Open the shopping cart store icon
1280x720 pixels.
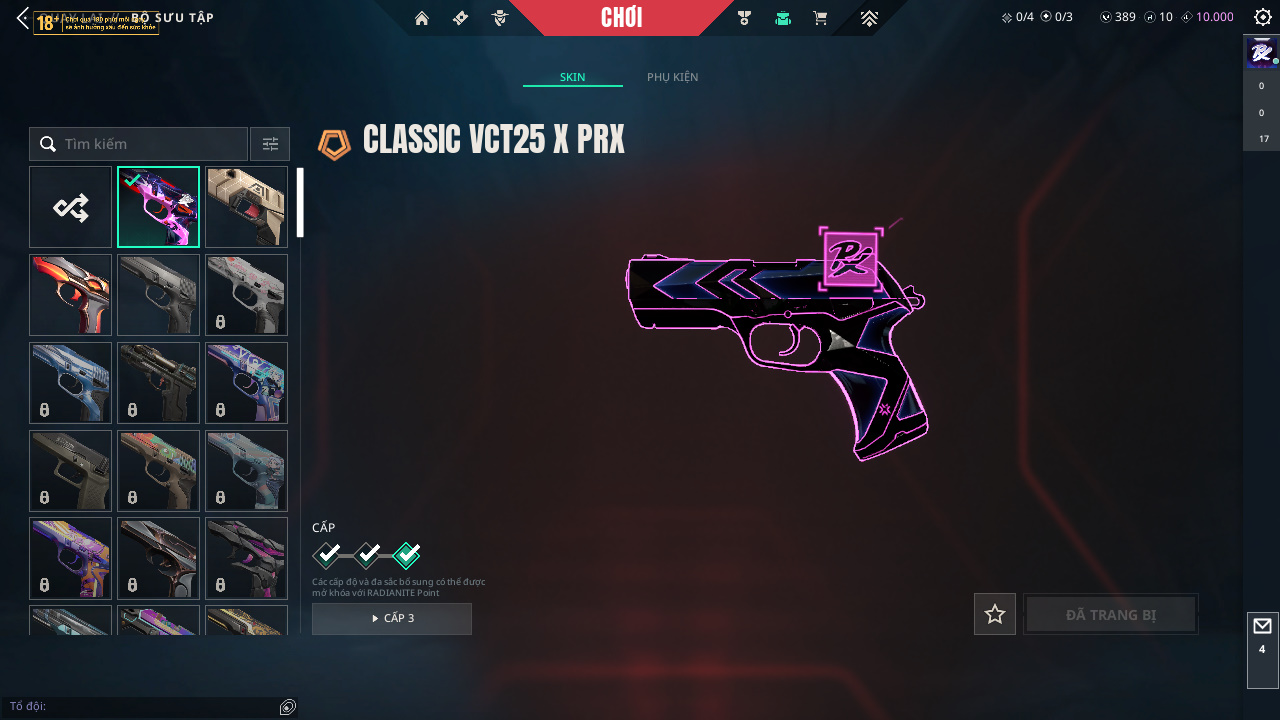point(820,18)
